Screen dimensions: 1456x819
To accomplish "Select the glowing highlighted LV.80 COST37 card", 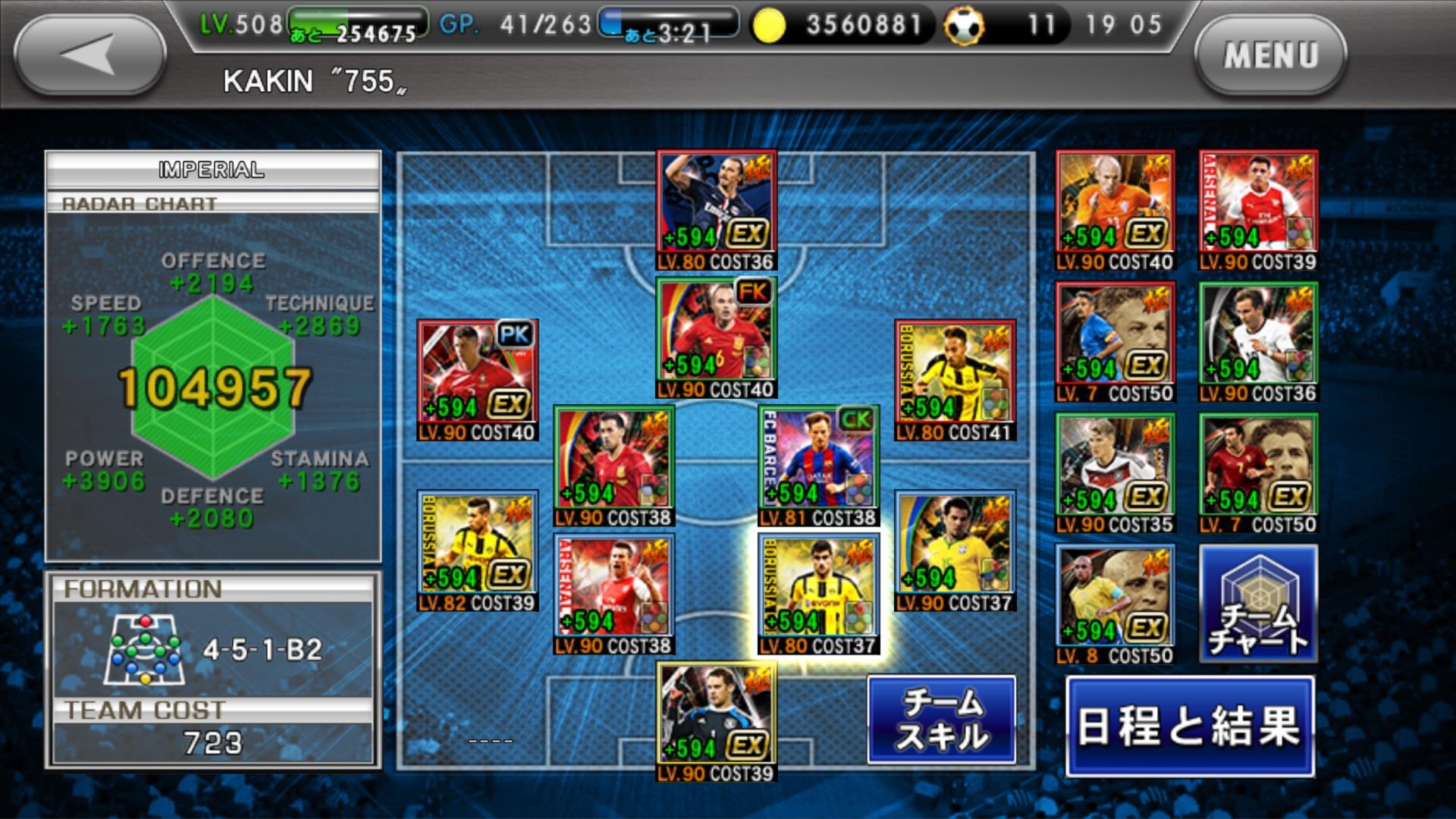I will pyautogui.click(x=818, y=593).
